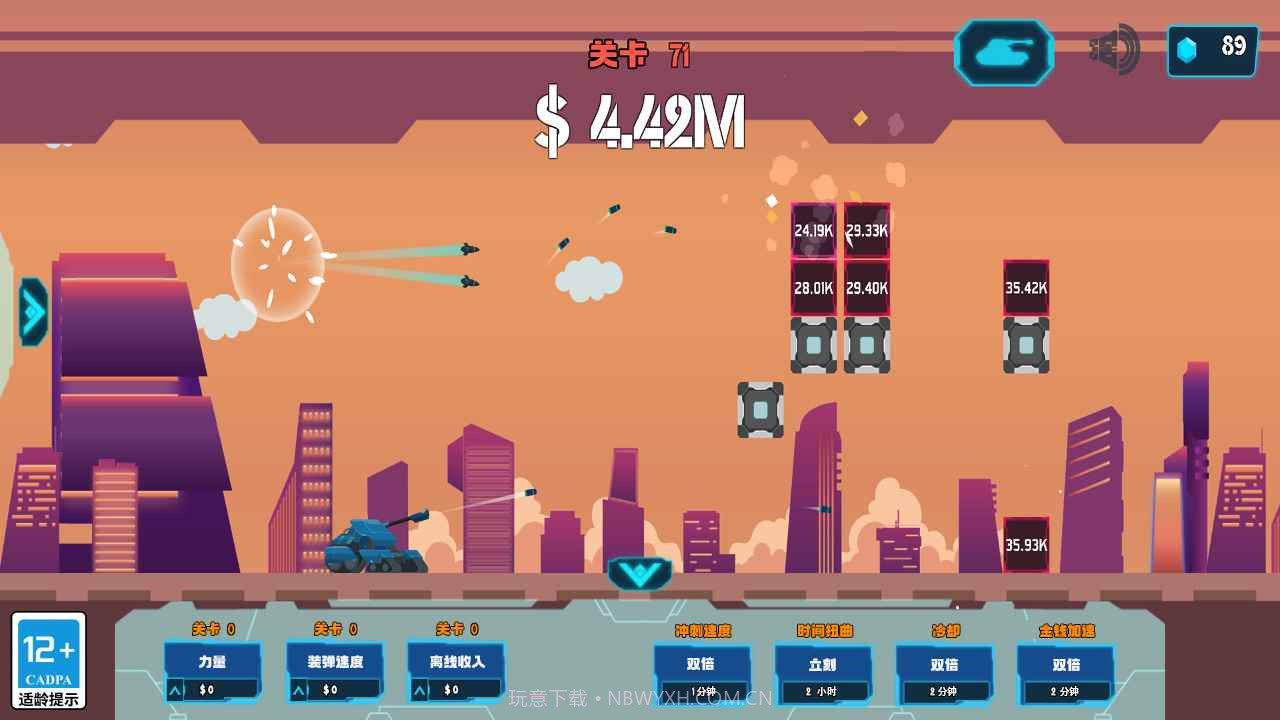Click the $4.42M money display
Viewport: 1280px width, 720px height.
coord(640,120)
